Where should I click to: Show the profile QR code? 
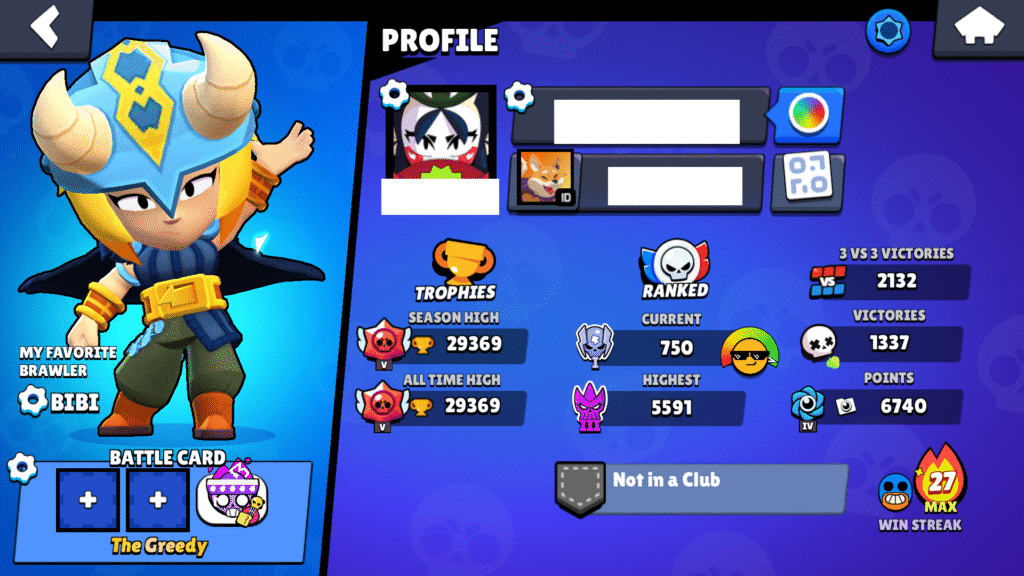[x=807, y=180]
